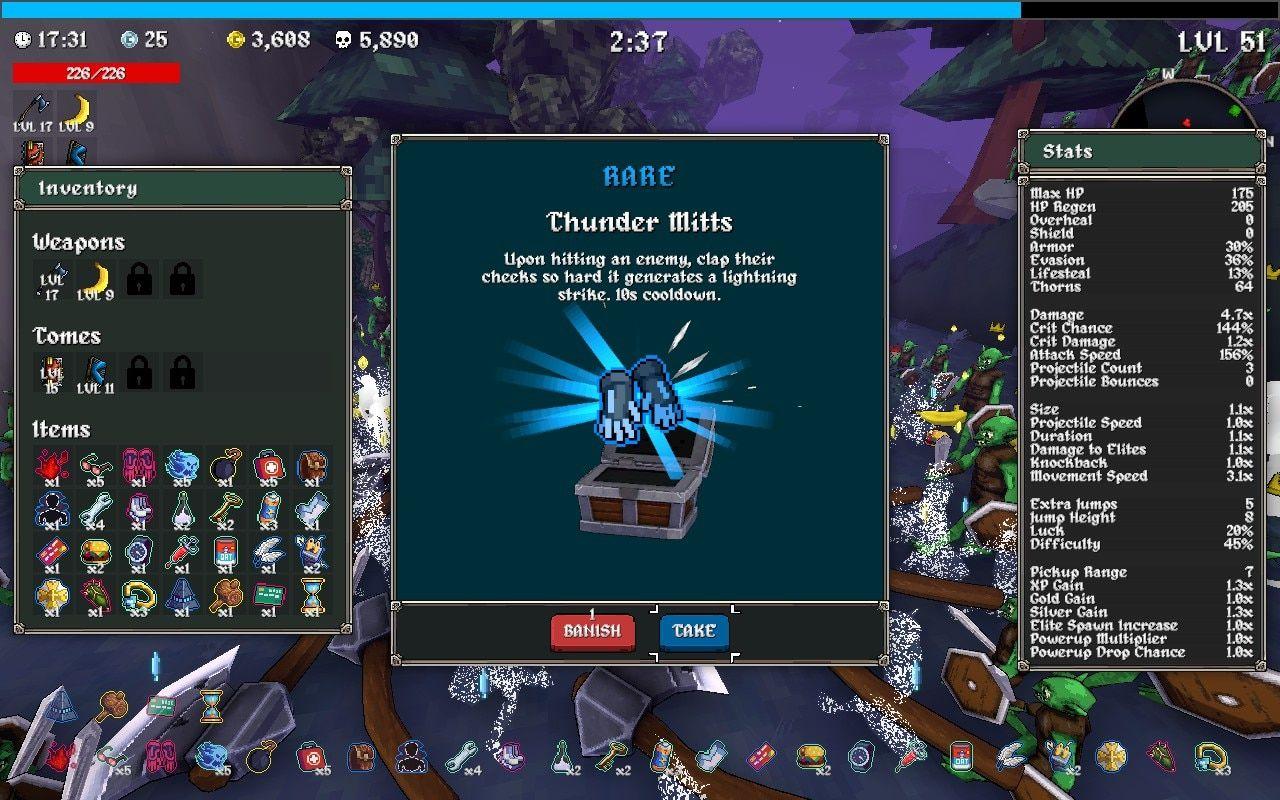1280x800 pixels.
Task: Select the banana weapon in the inventory panel
Action: 97,280
